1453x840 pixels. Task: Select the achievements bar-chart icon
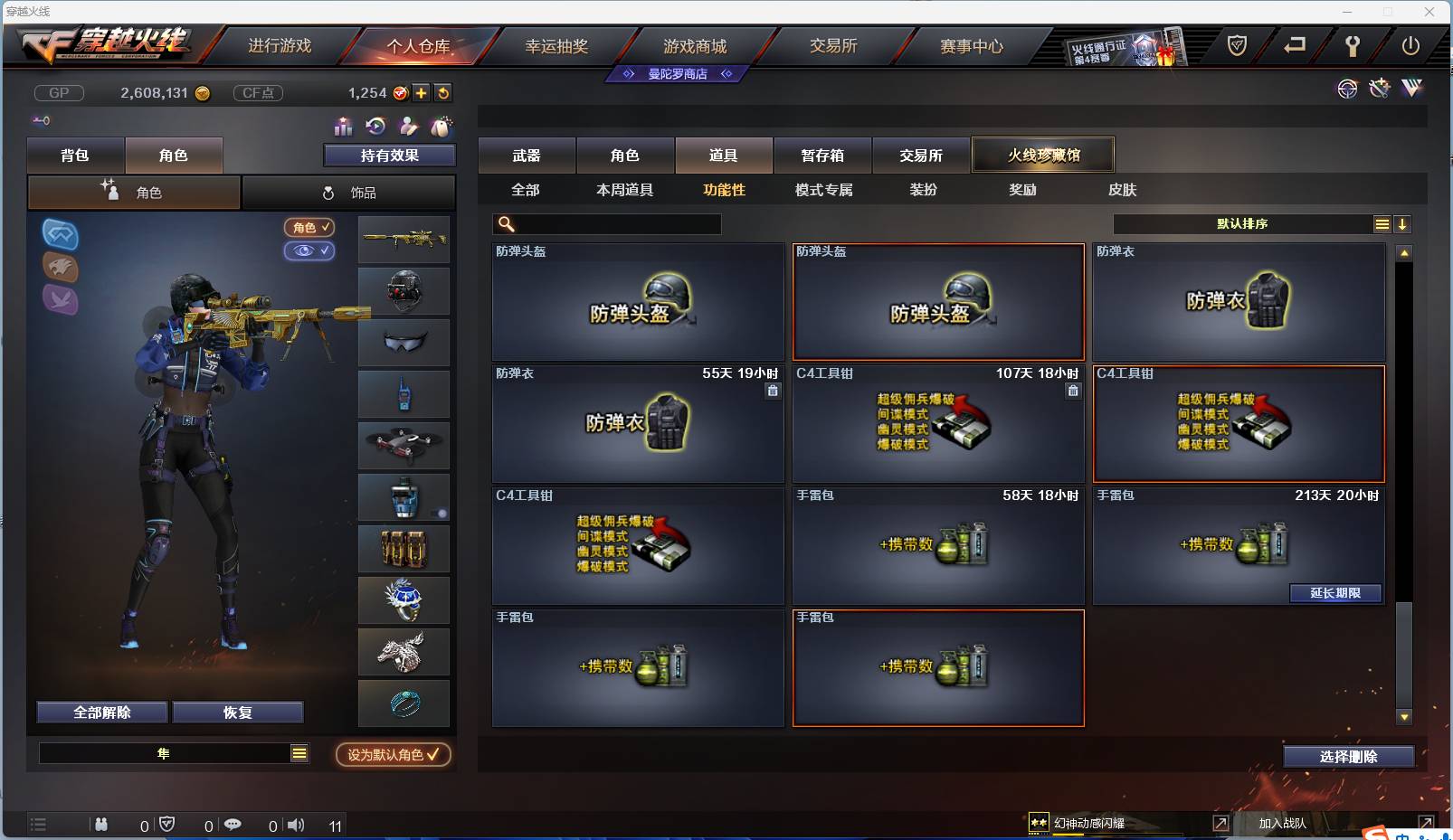coord(342,127)
